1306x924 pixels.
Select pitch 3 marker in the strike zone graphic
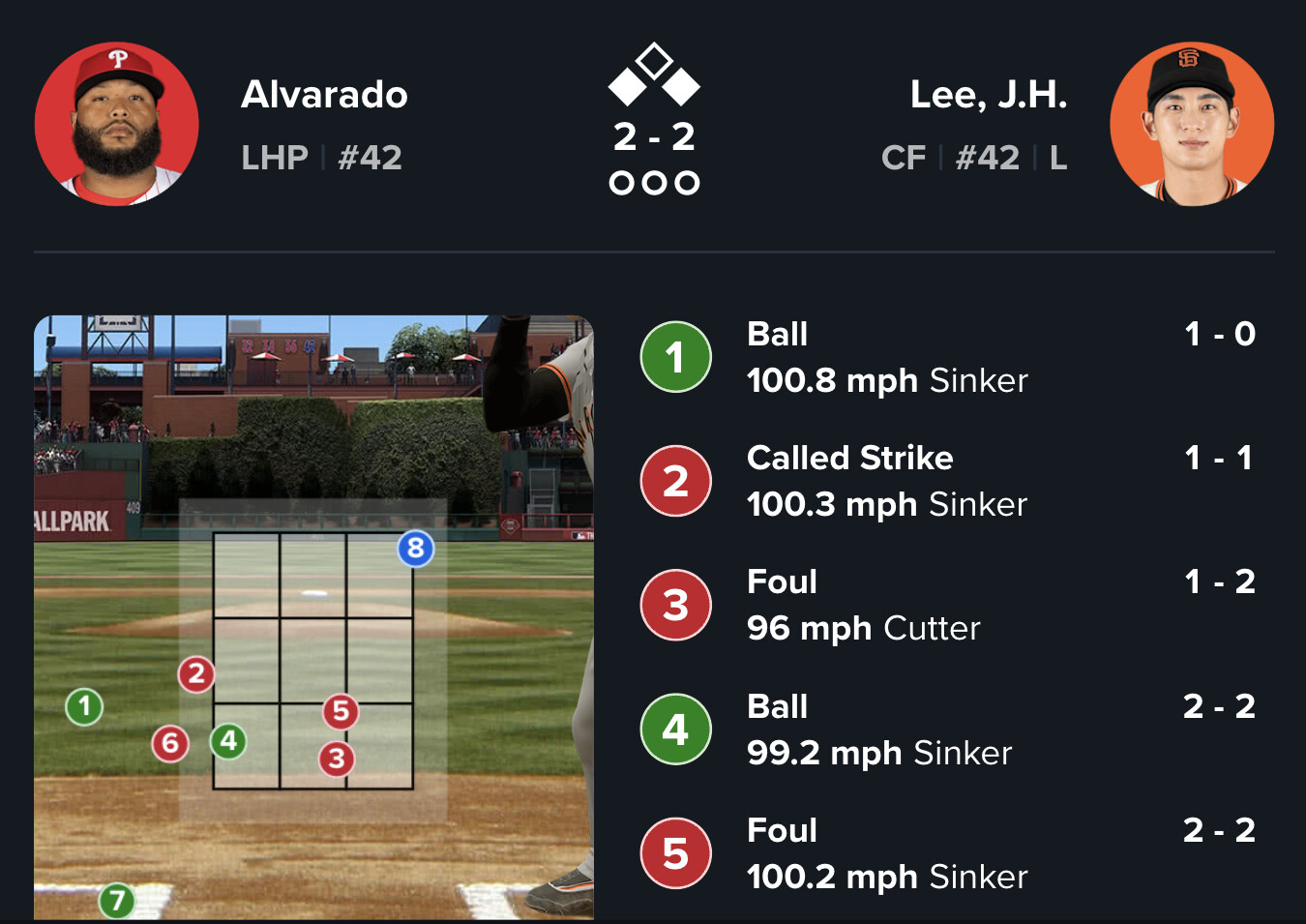337,759
